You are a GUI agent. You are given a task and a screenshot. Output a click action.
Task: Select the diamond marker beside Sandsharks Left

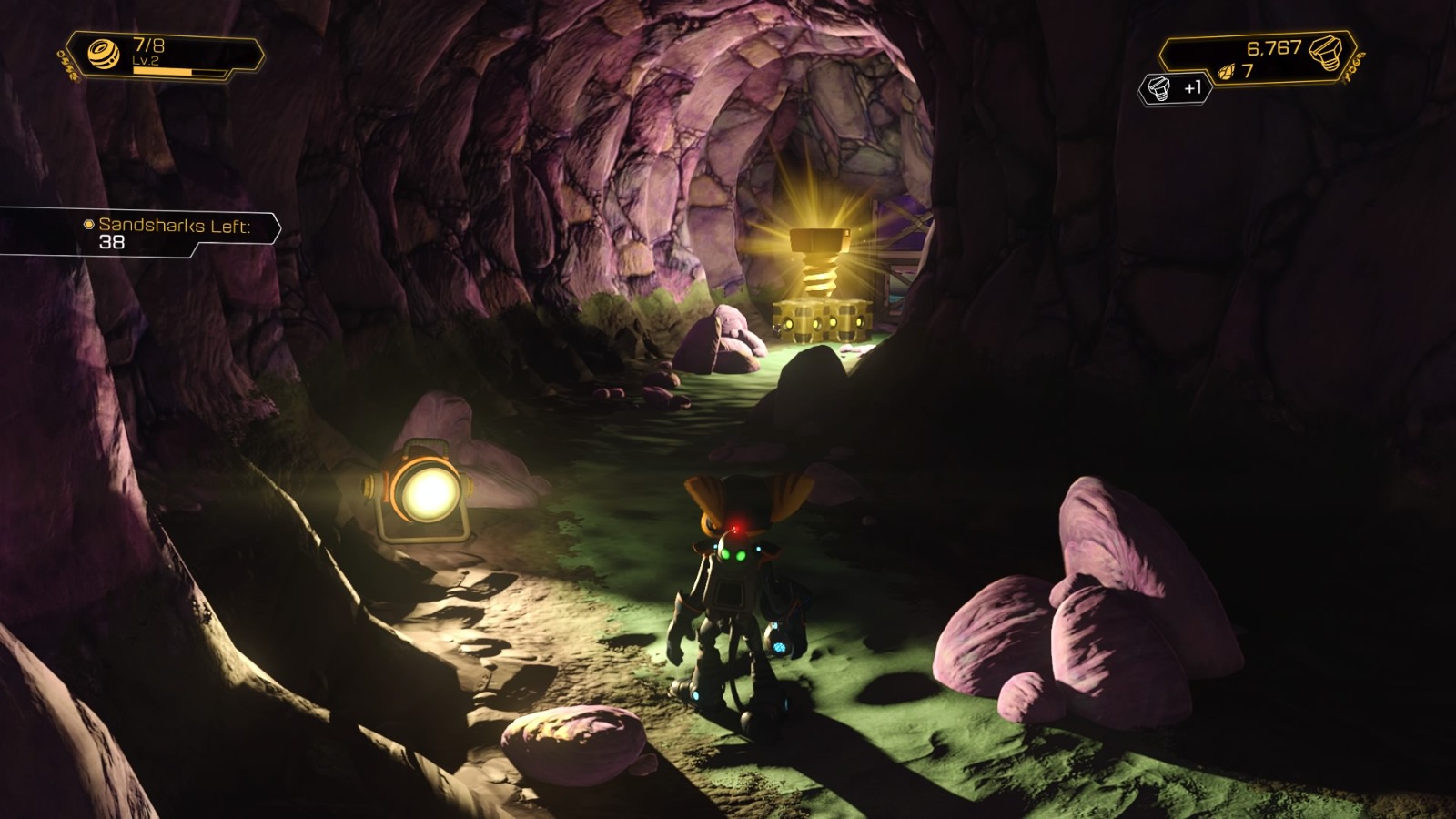click(x=88, y=222)
